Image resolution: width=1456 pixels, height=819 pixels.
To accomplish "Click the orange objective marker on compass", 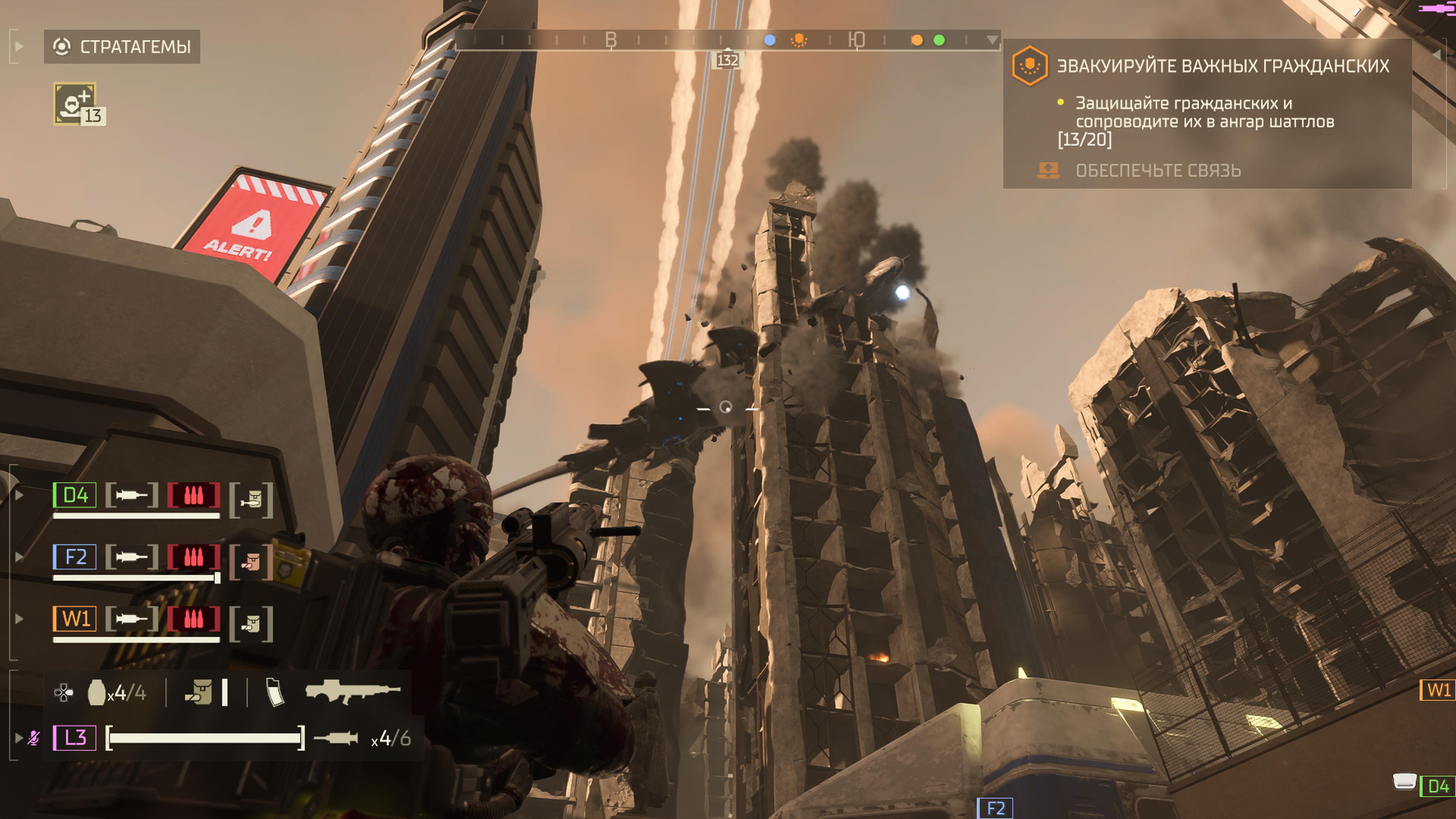I will click(x=799, y=40).
